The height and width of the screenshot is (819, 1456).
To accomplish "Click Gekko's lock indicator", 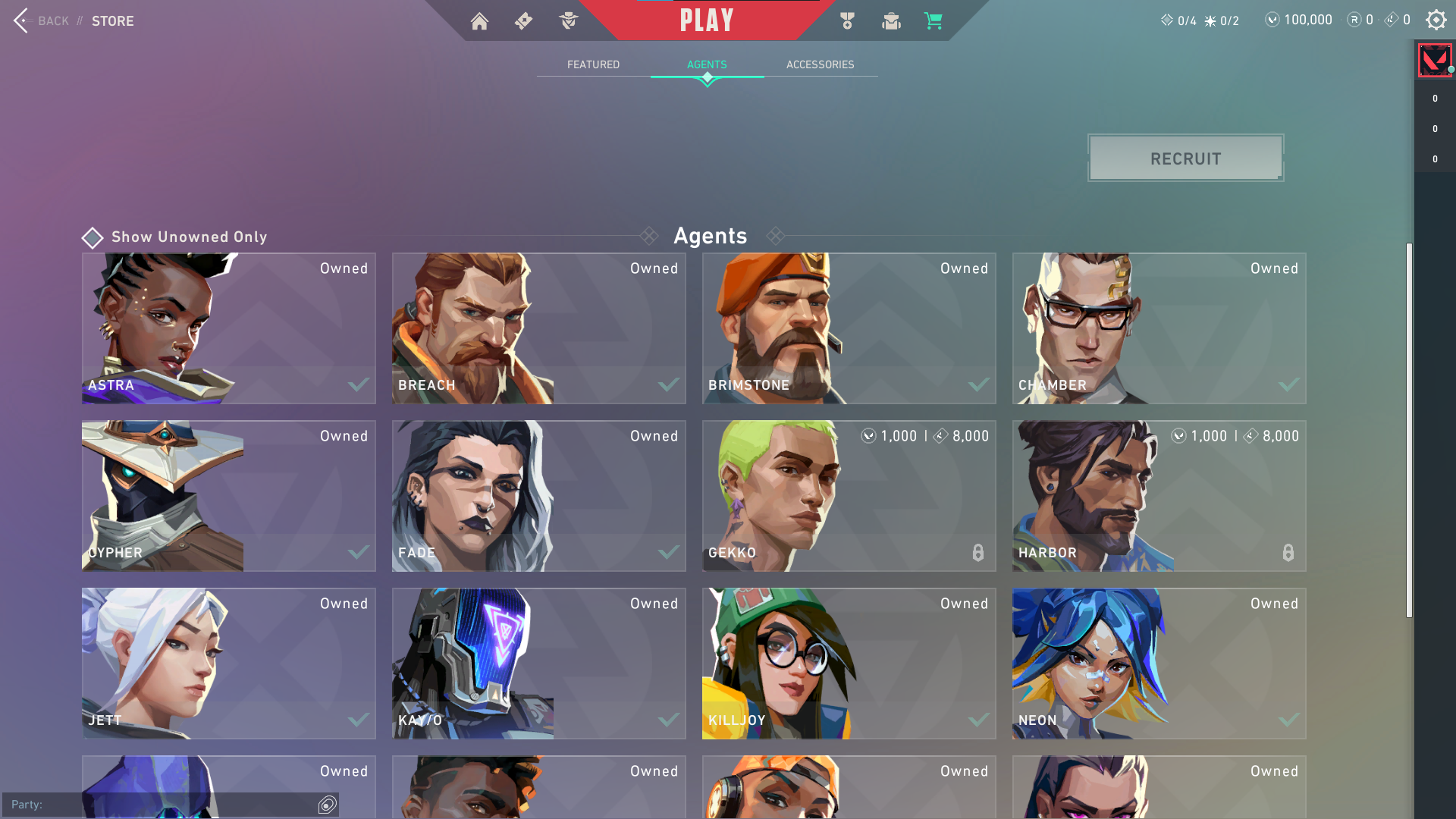I will point(977,553).
